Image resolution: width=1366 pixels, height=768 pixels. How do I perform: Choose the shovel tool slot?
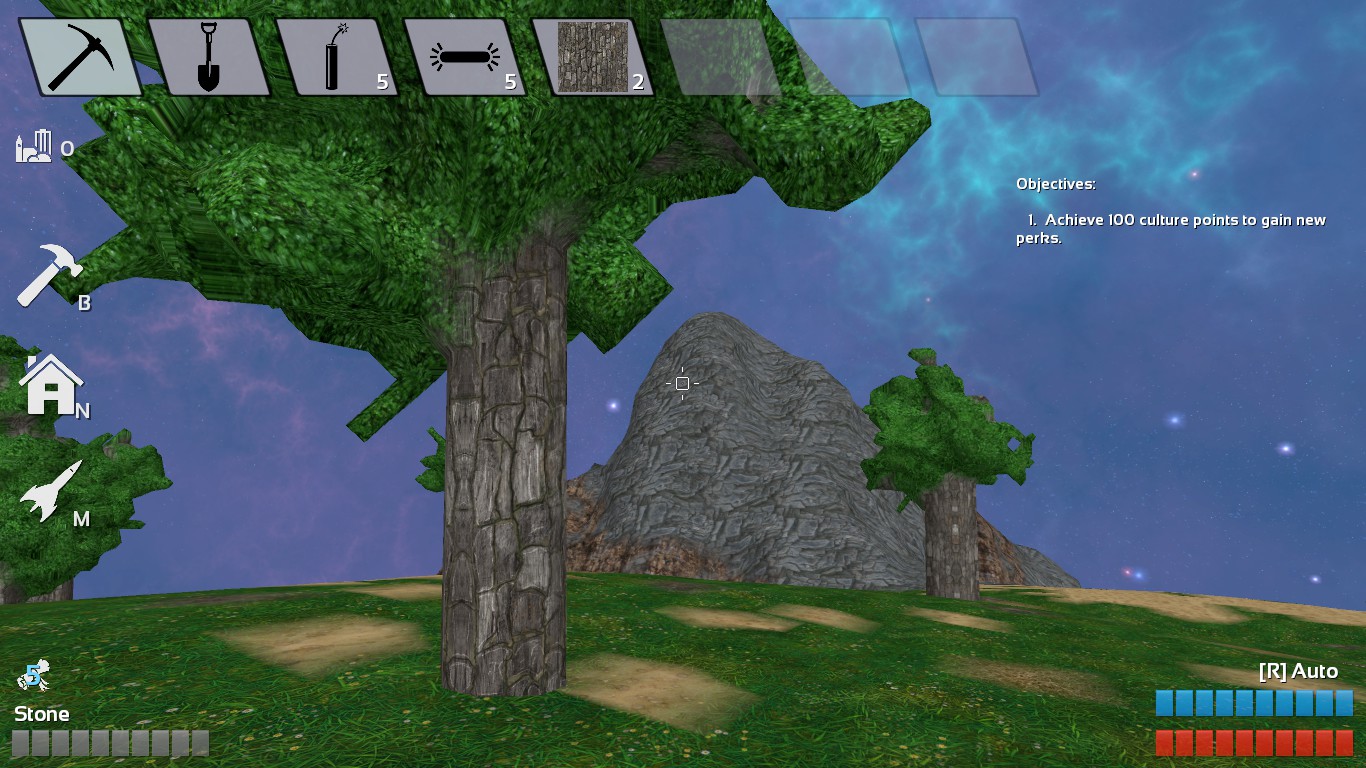(208, 58)
